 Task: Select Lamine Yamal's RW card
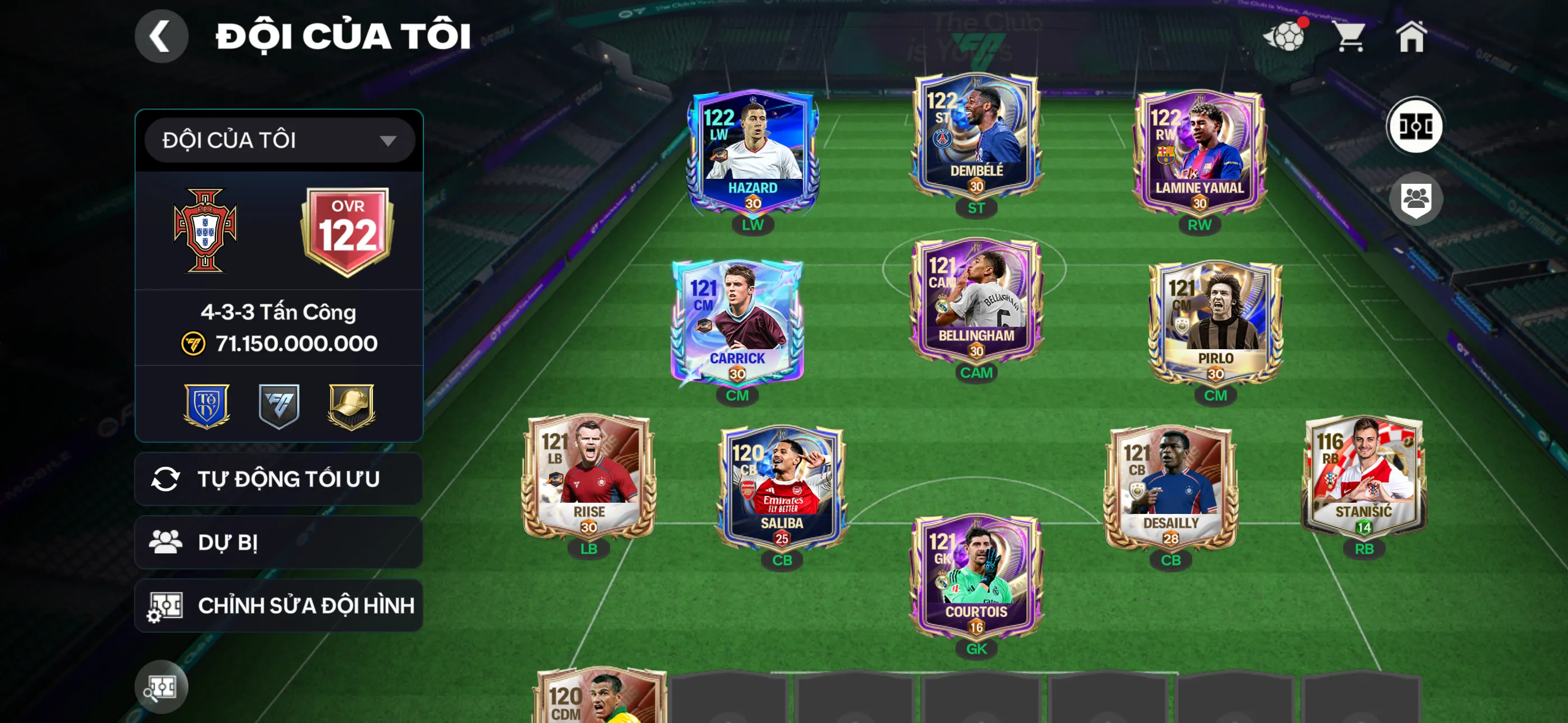[x=1199, y=152]
